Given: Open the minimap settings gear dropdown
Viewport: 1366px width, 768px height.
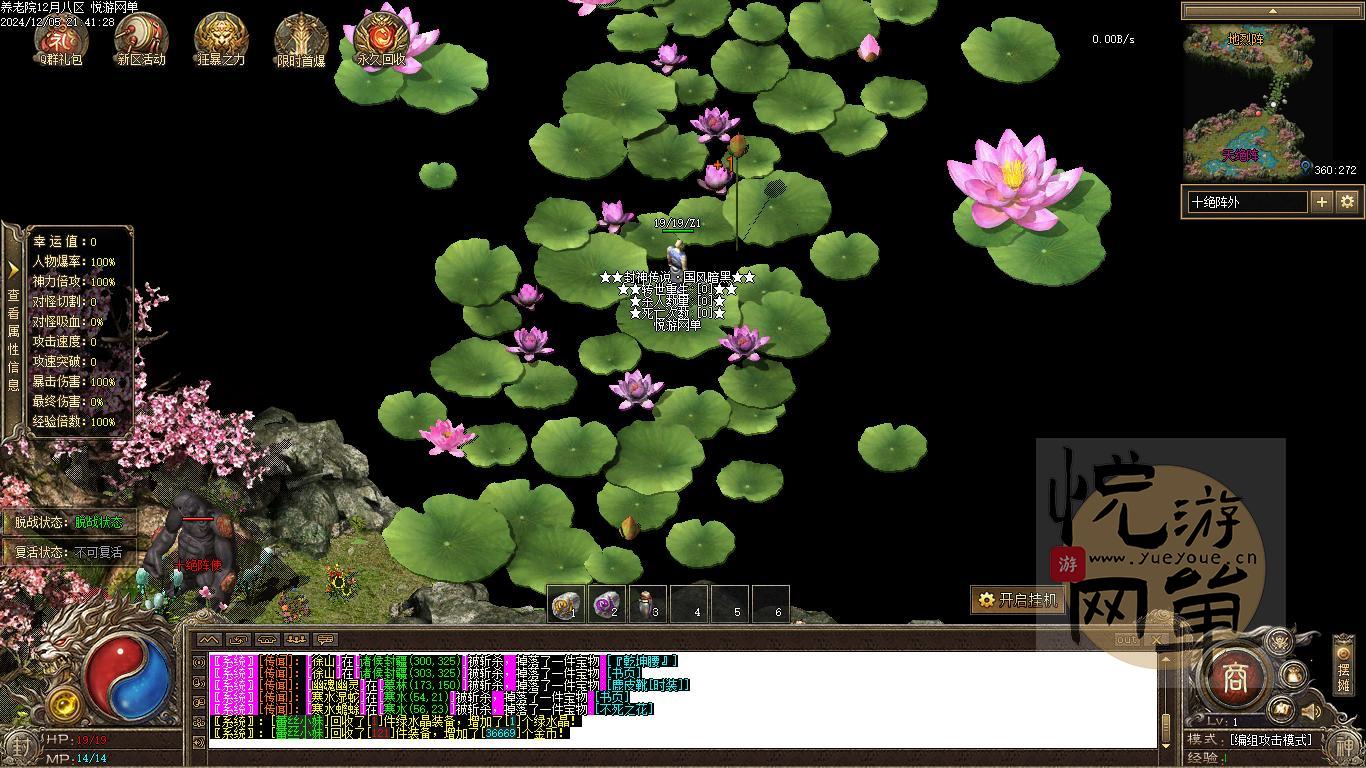Looking at the screenshot, I should [1348, 201].
